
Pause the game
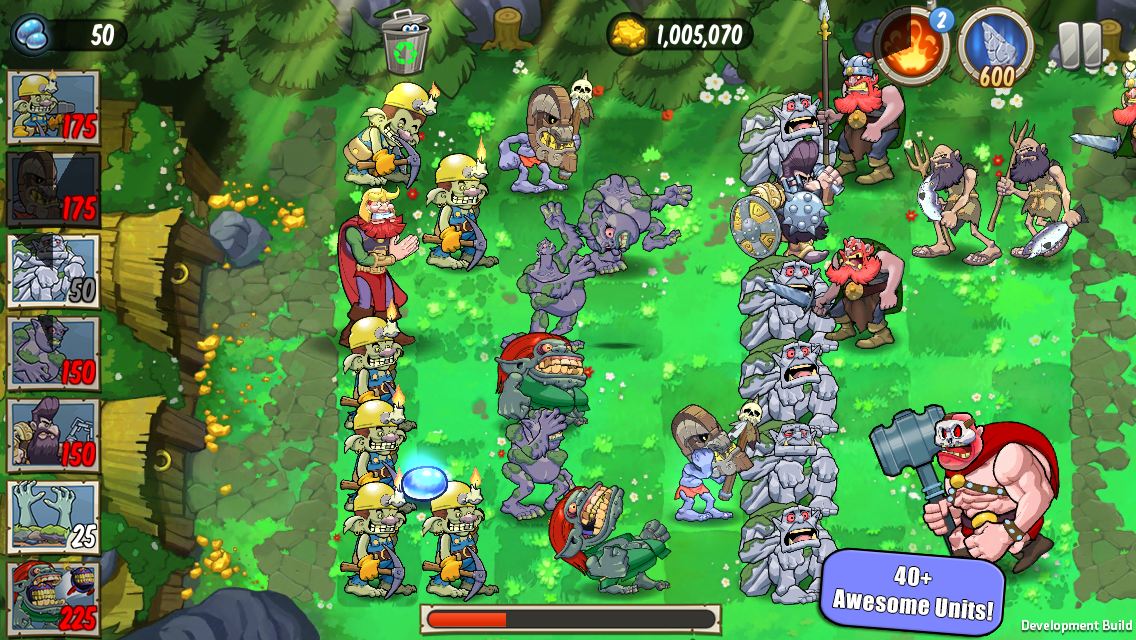pos(1079,44)
